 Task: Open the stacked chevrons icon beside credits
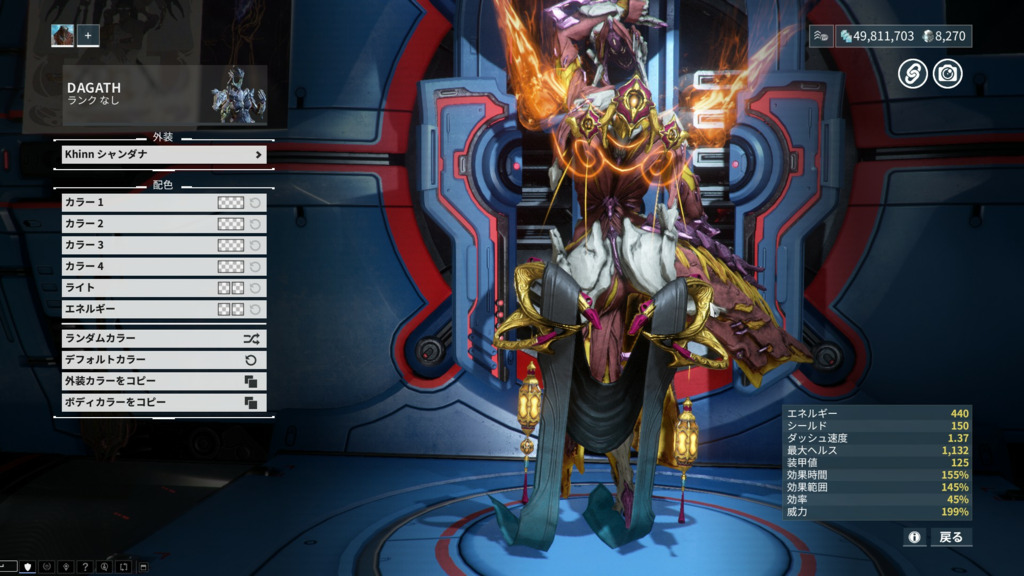822,36
